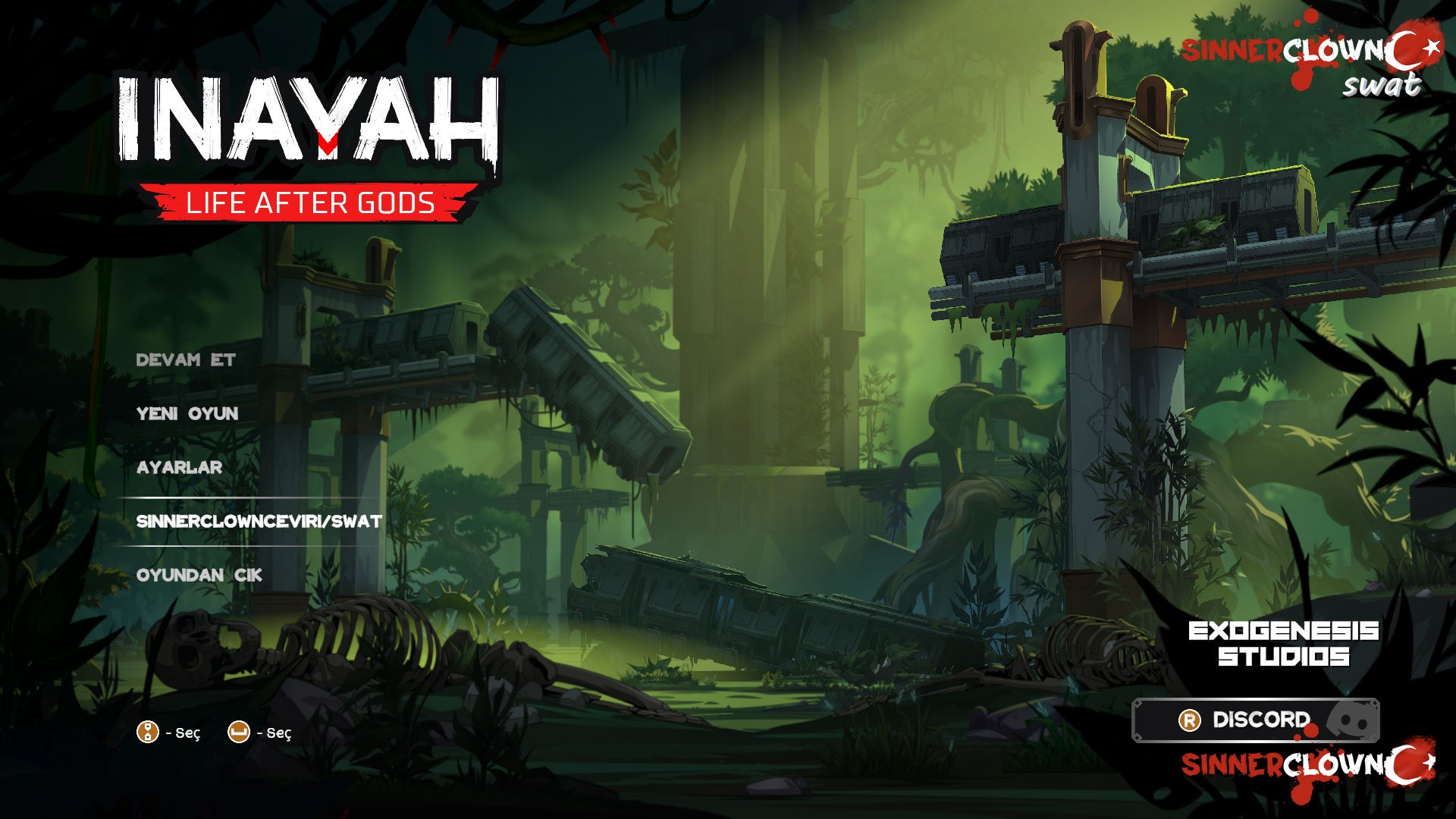Click the d-pad "Seç" controller icon

tap(146, 733)
